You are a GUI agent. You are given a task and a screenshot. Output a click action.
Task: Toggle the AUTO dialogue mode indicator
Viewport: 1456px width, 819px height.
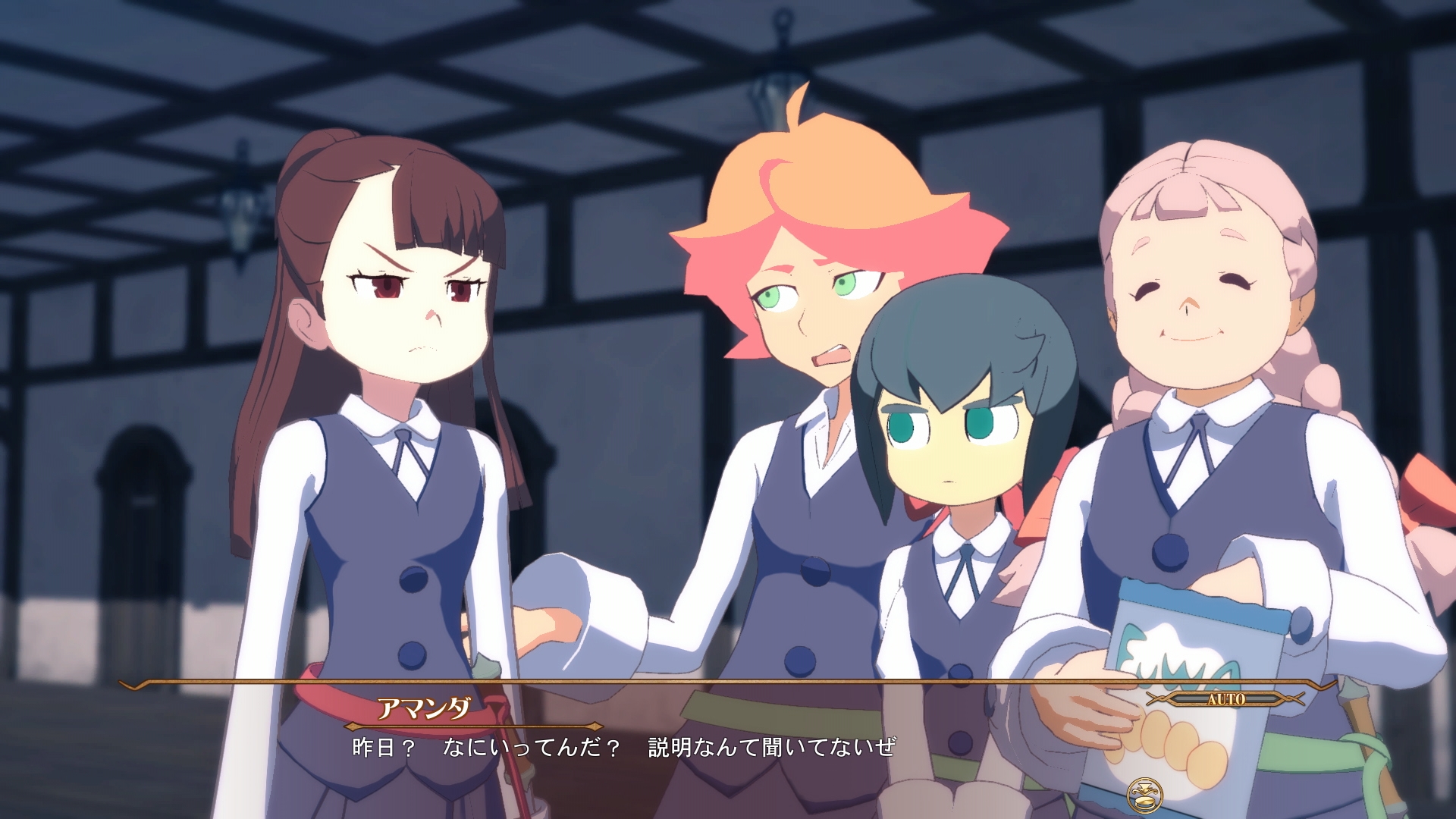(1225, 699)
